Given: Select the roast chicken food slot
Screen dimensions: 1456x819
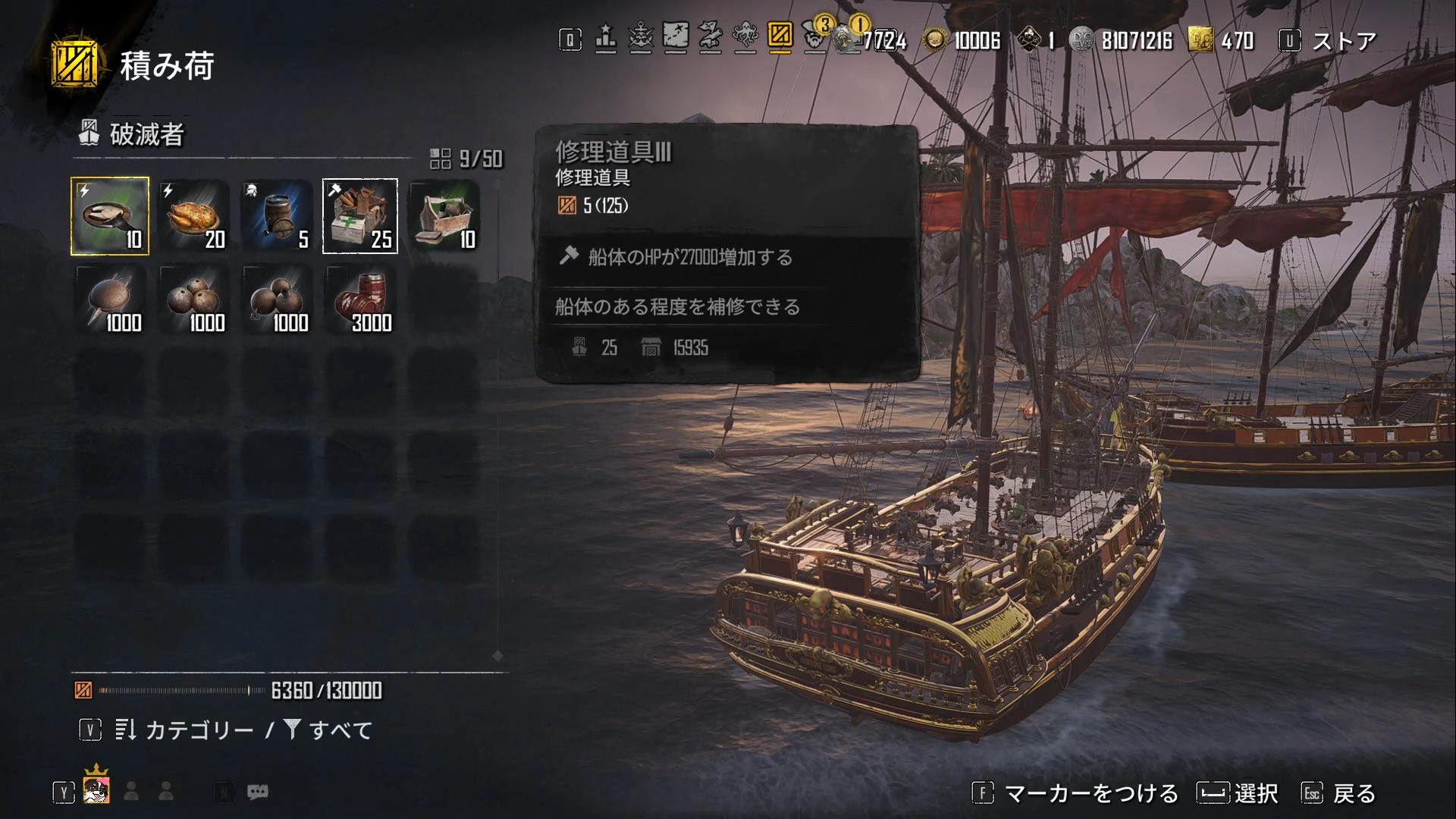Looking at the screenshot, I should point(193,216).
